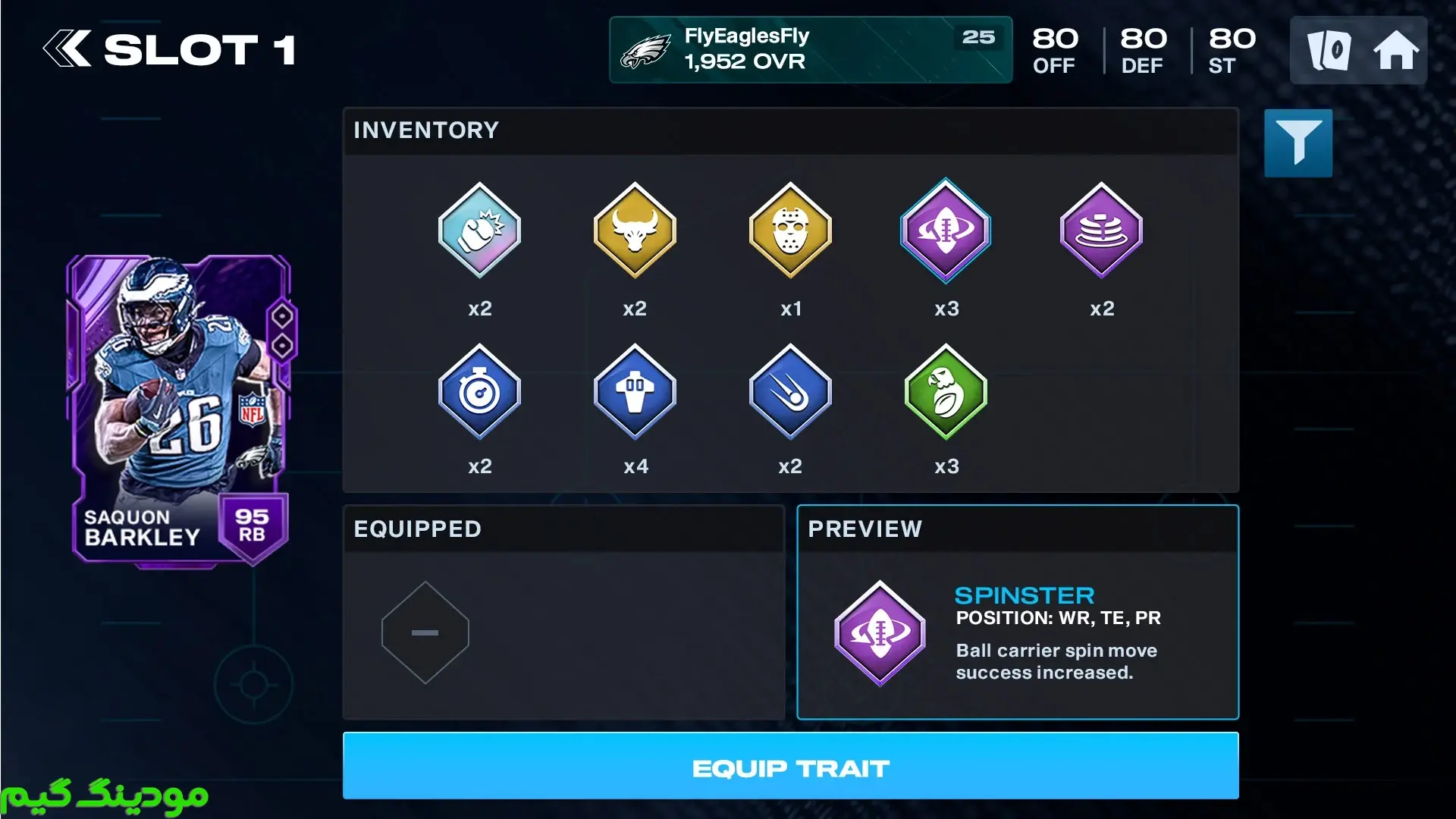The width and height of the screenshot is (1456, 819).
Task: Select the purple stacked discs trait
Action: [x=1101, y=231]
